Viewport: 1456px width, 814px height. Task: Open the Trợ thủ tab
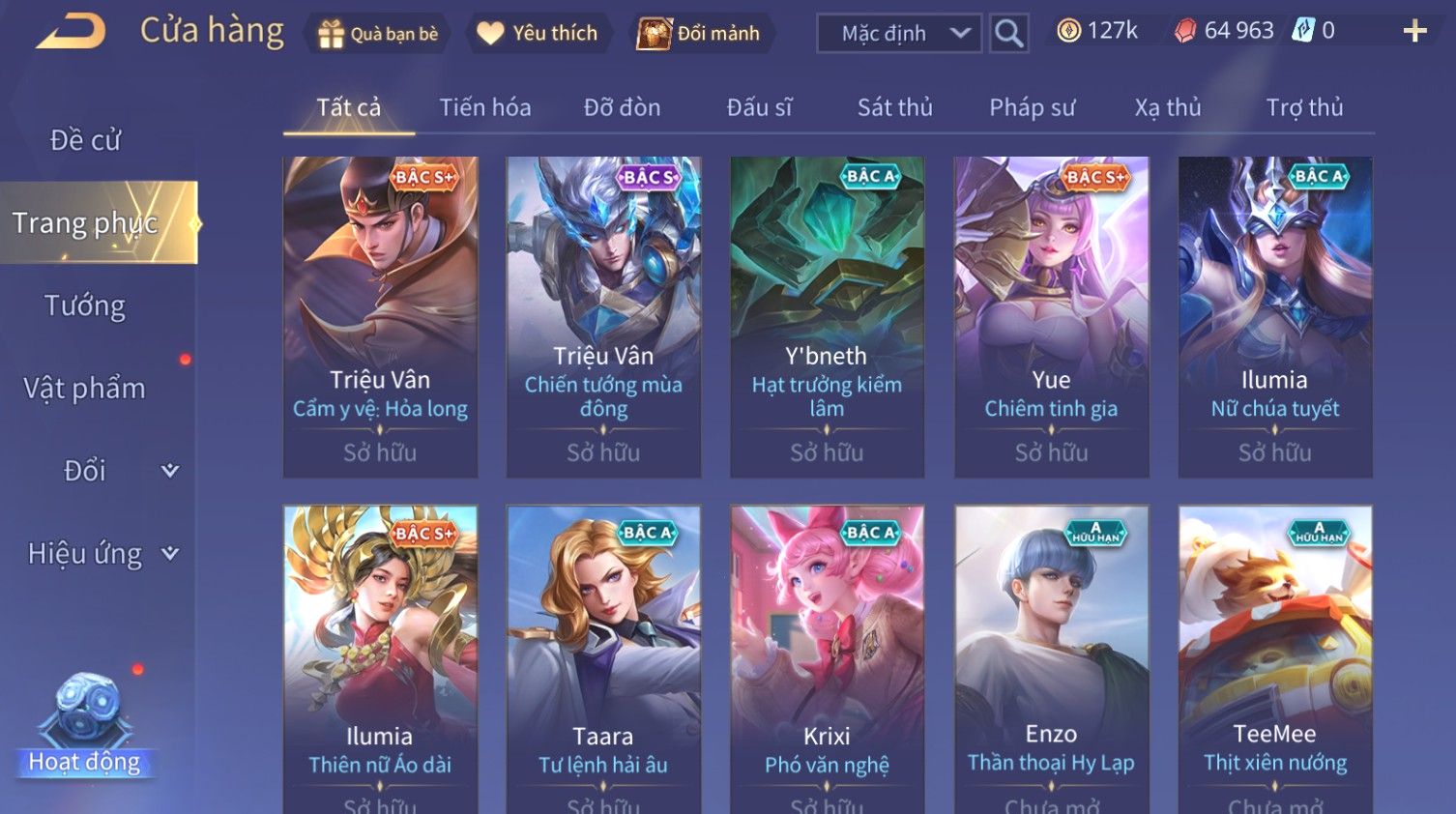pos(1304,107)
